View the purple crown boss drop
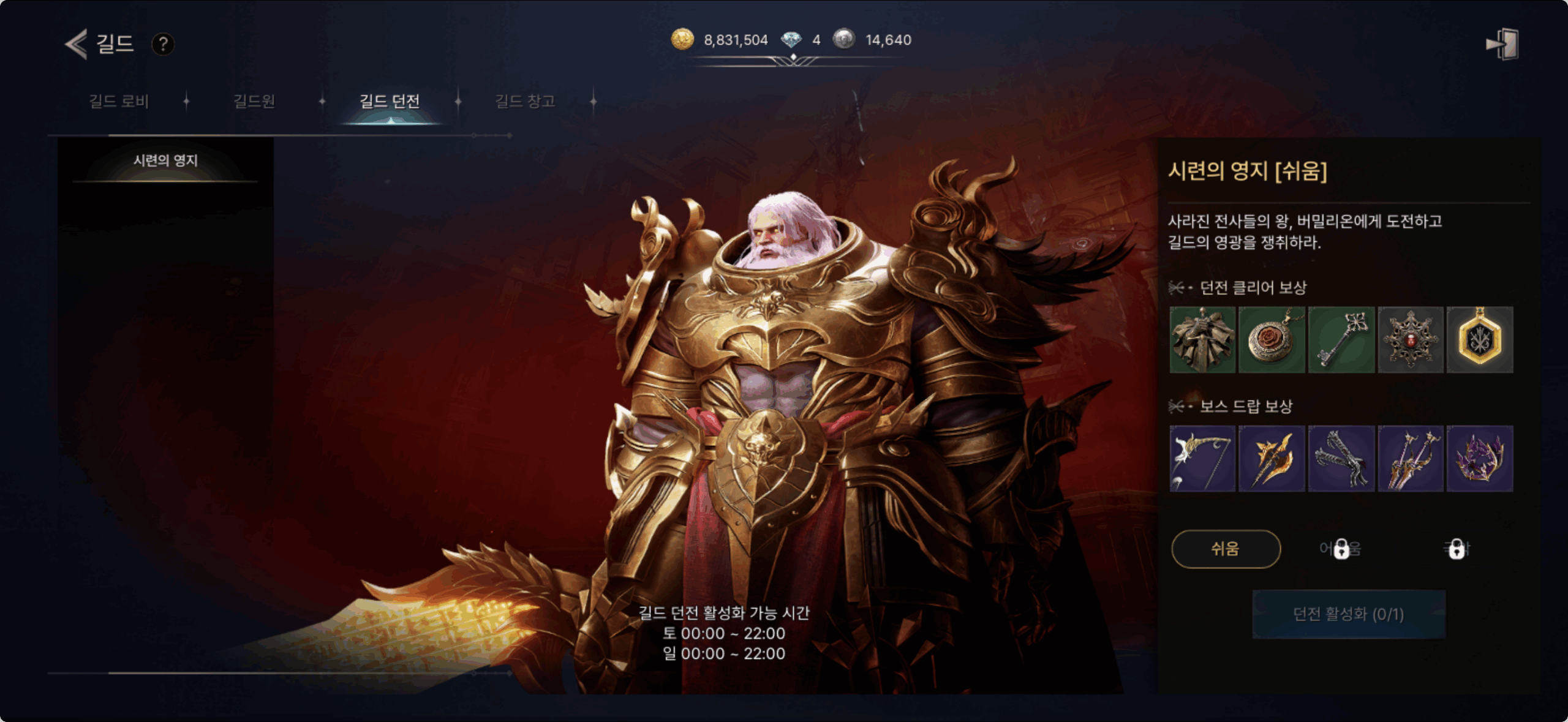 point(1480,459)
